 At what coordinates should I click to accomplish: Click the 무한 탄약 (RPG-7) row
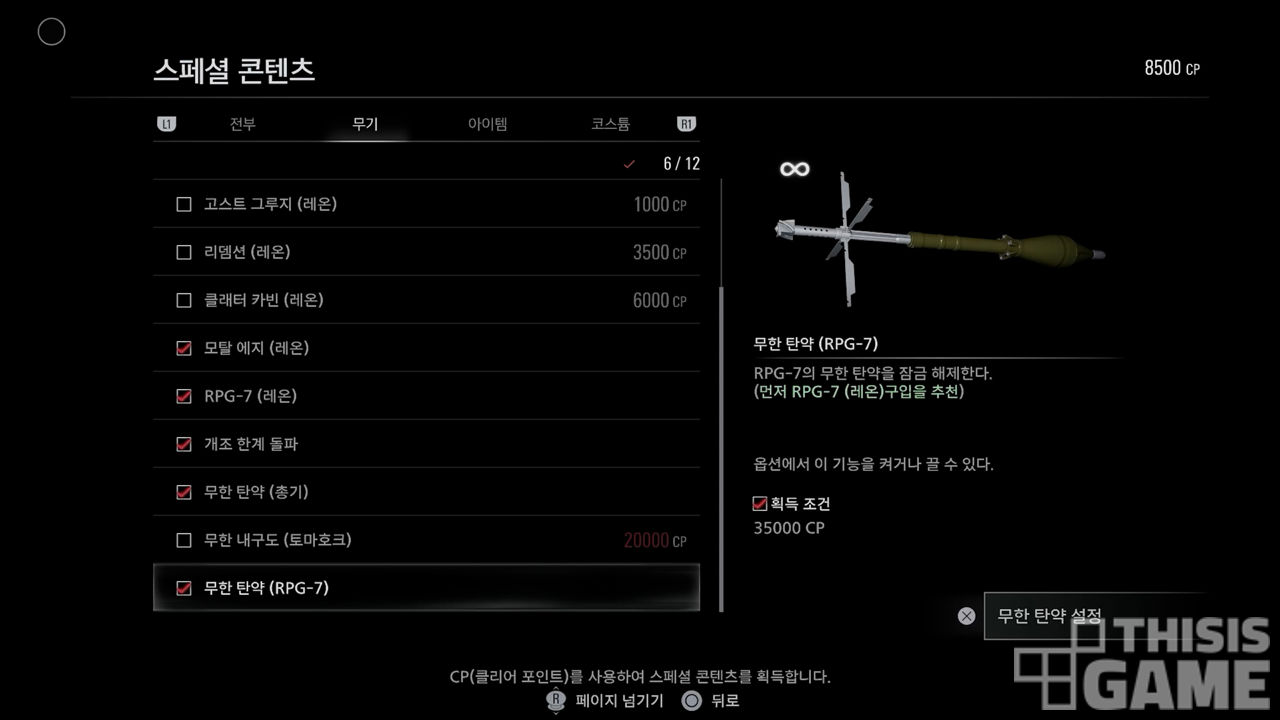(x=426, y=588)
